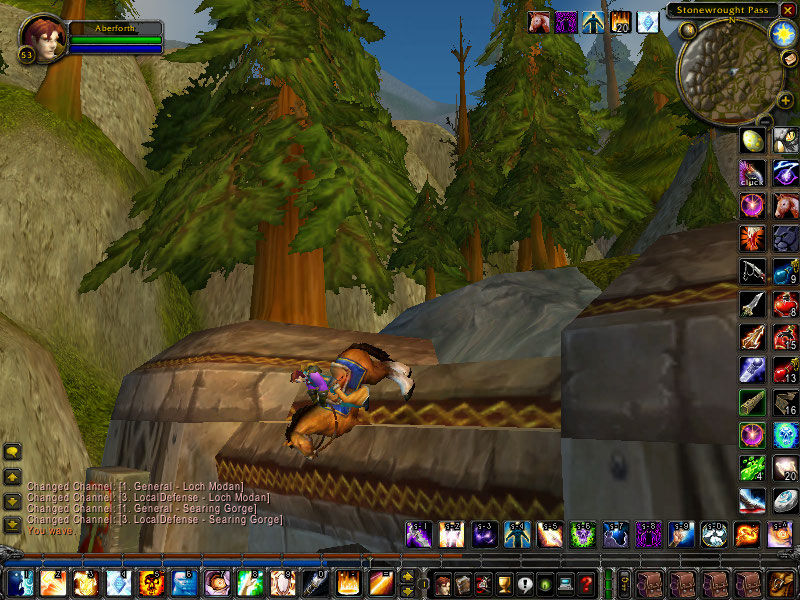The width and height of the screenshot is (800, 600).
Task: Activate the blue glowing skull ability
Action: (x=785, y=435)
